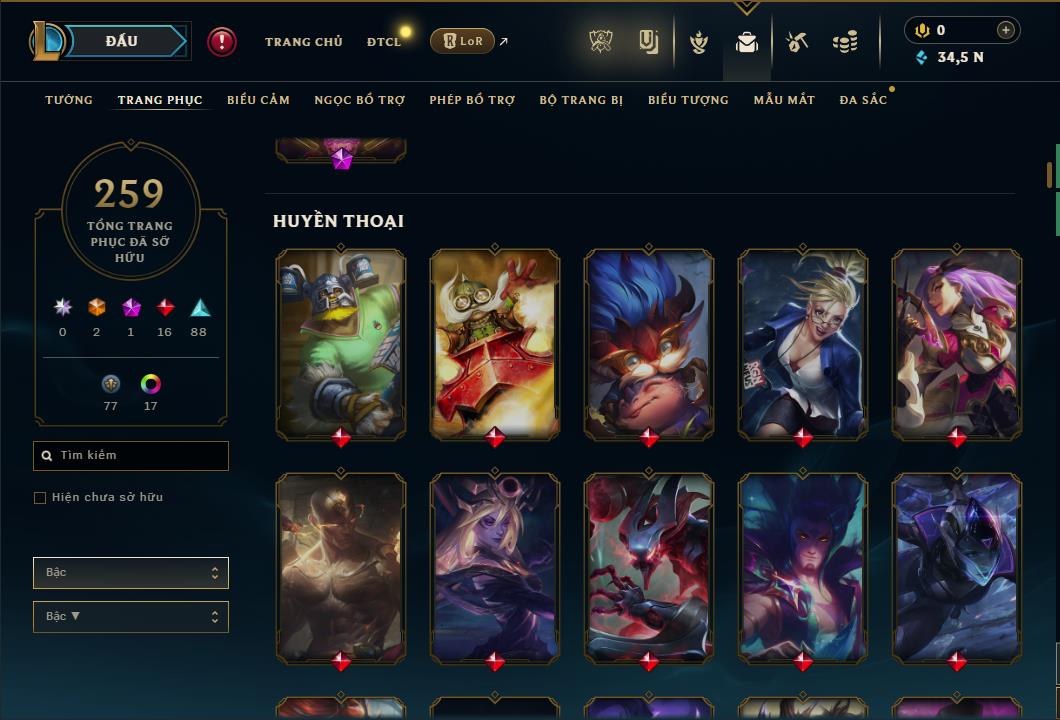Image resolution: width=1060 pixels, height=720 pixels.
Task: Toggle the Hiện chưa sở hữu checkbox
Action: pos(40,498)
